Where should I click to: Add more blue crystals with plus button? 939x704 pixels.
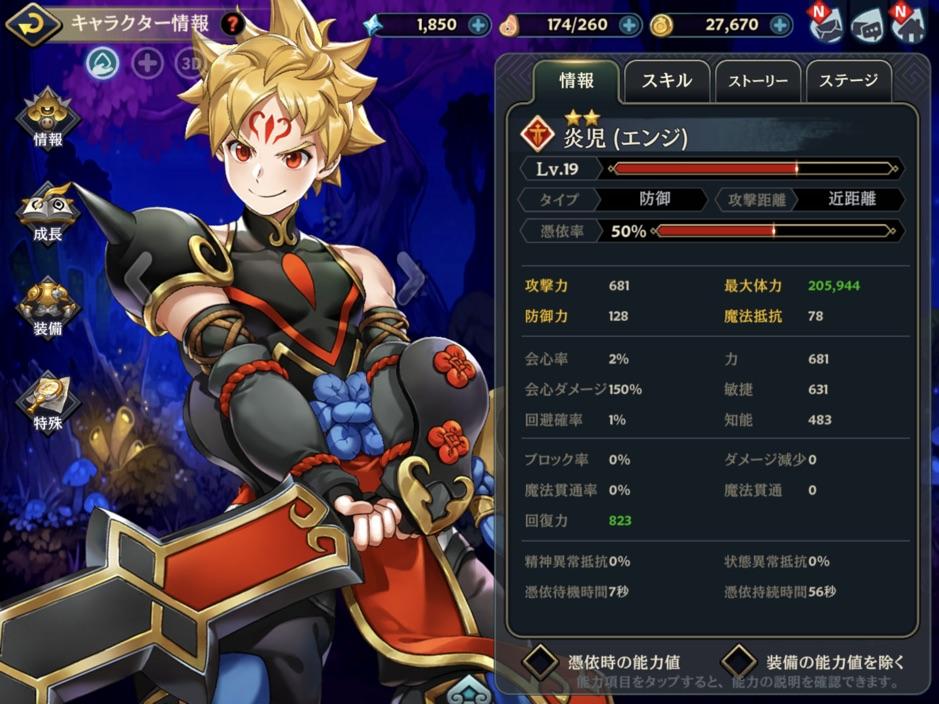point(478,25)
